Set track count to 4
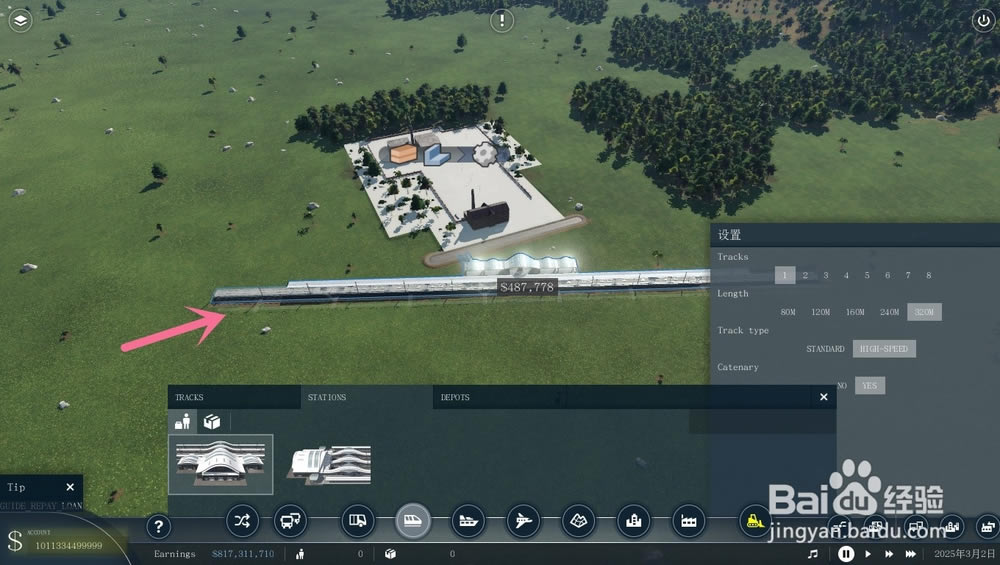Image resolution: width=1000 pixels, height=565 pixels. 846,275
